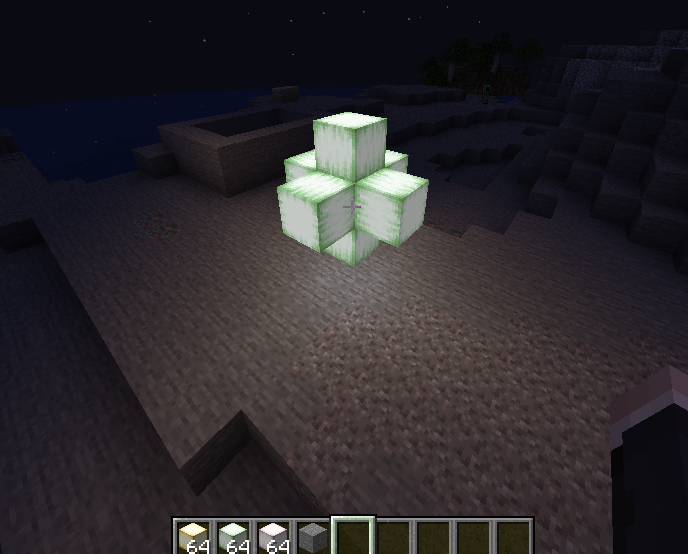Click the highlighted empty hotbar slot
The width and height of the screenshot is (688, 554).
click(x=353, y=537)
